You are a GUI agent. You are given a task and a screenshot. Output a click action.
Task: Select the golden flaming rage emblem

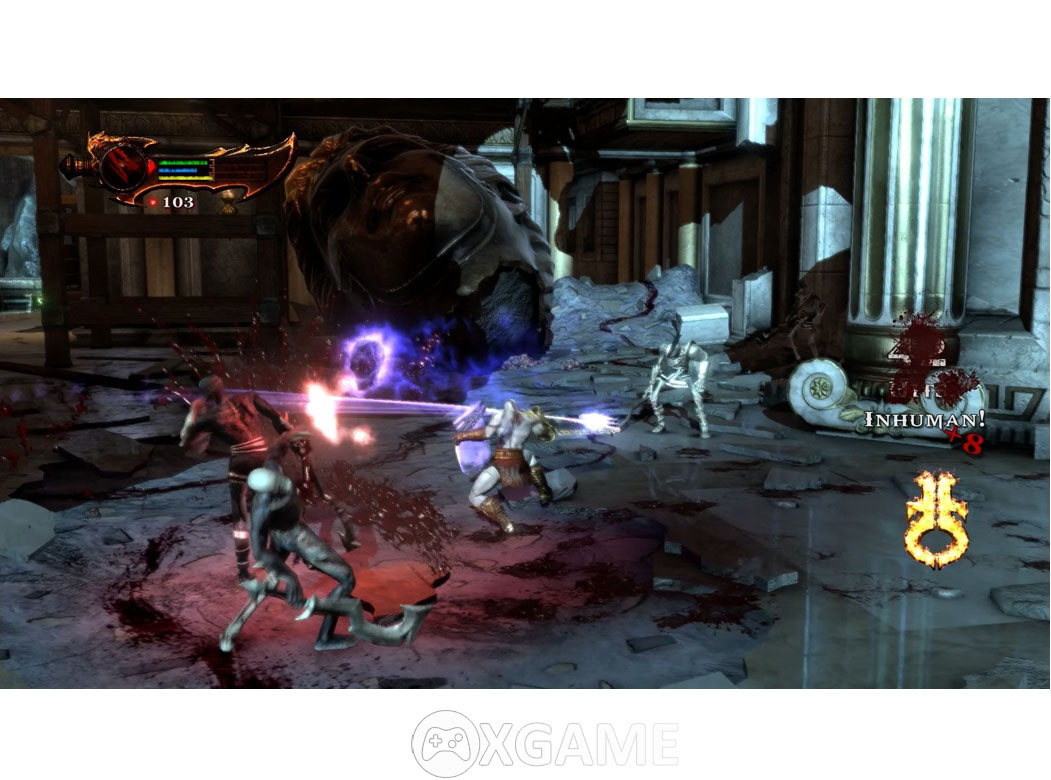936,518
